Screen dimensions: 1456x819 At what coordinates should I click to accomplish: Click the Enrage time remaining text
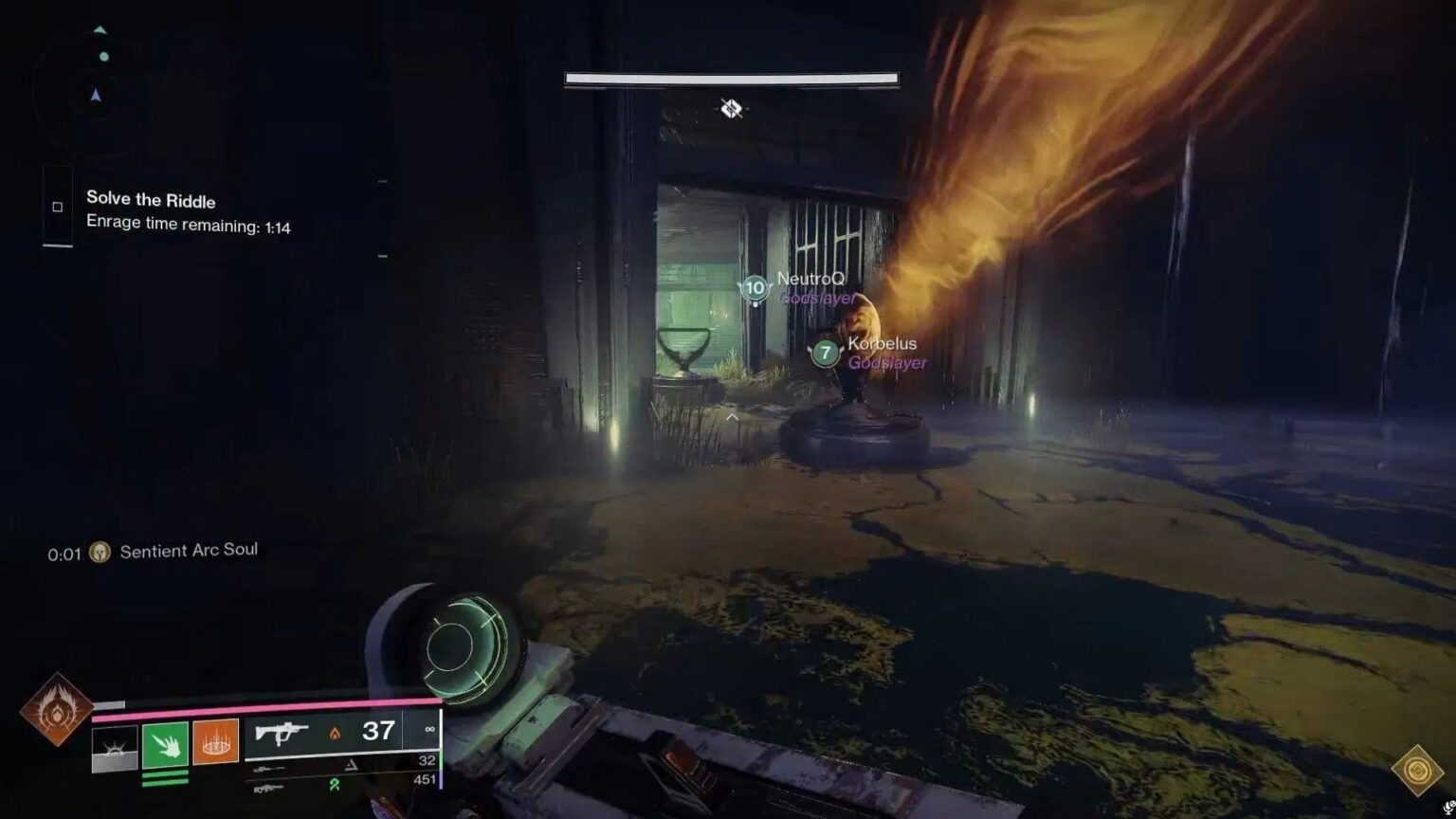(187, 227)
